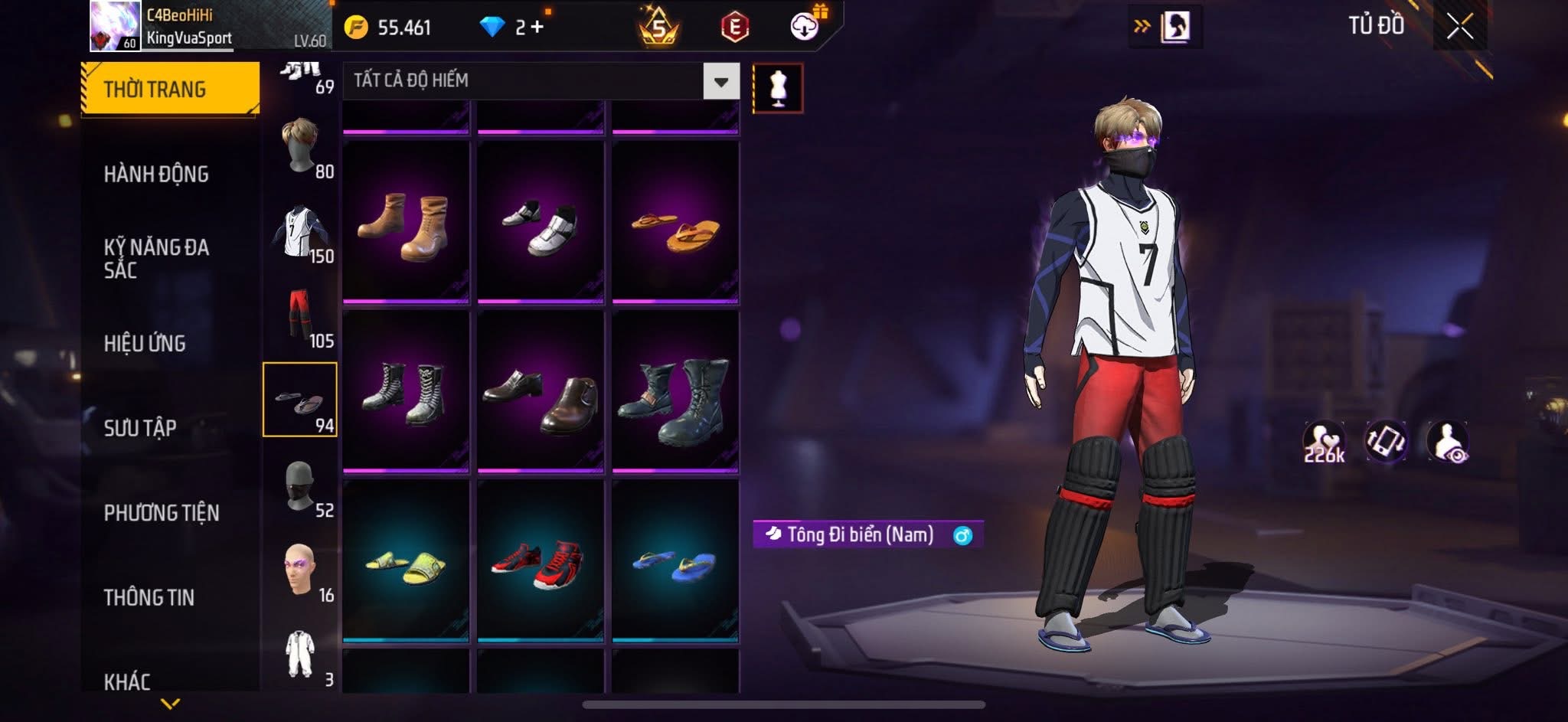Select the Hiệu Ứng menu entry
1568x722 pixels.
[x=145, y=343]
